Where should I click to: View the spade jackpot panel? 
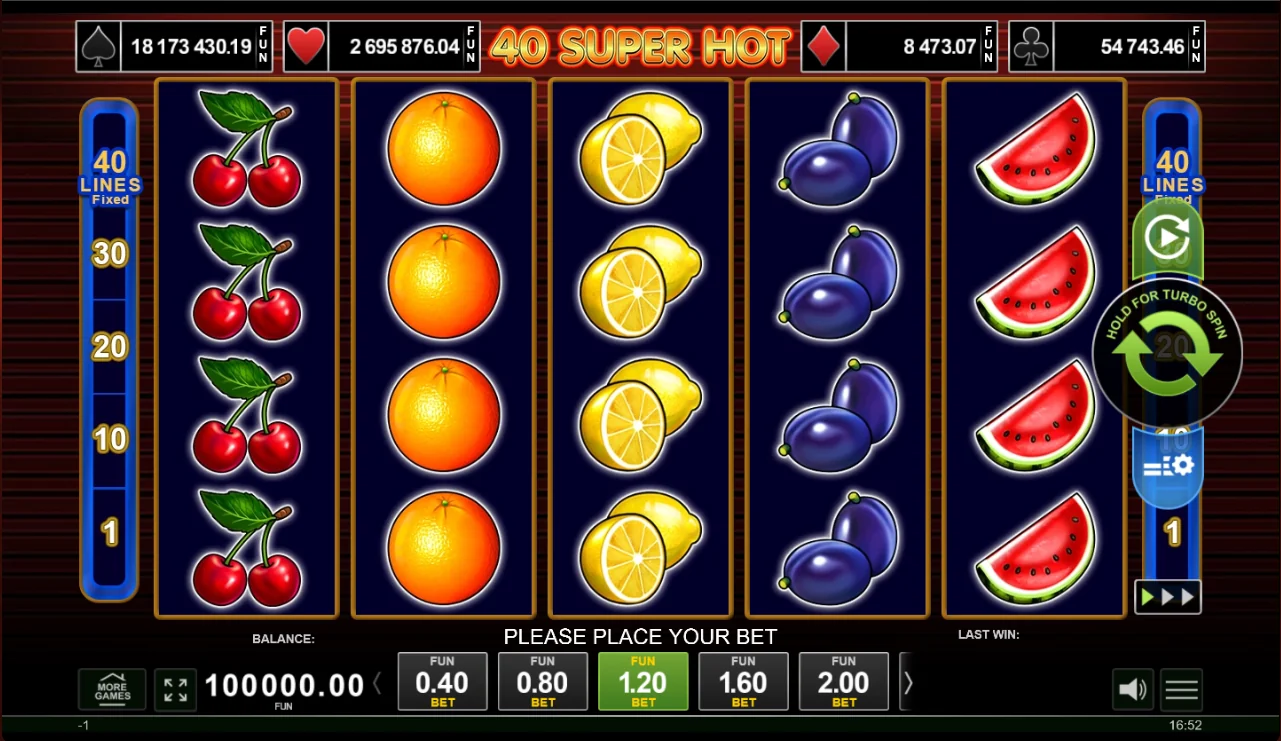pos(174,47)
